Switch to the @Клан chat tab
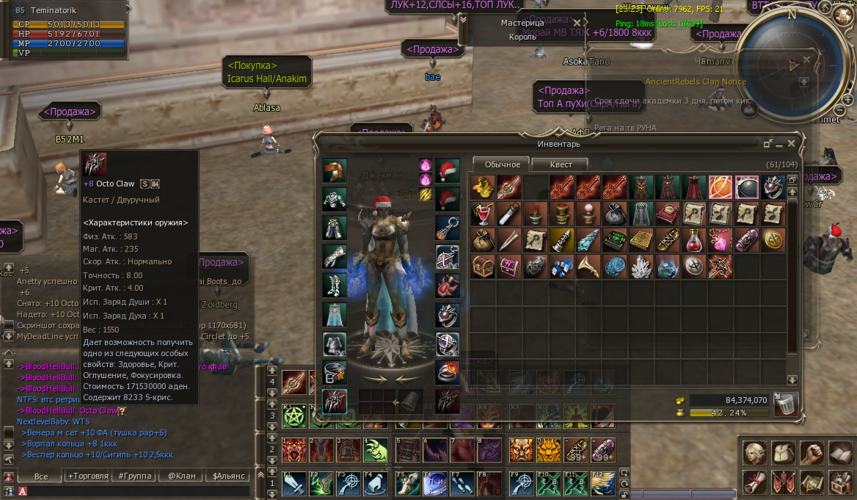Image resolution: width=857 pixels, height=500 pixels. coord(182,477)
